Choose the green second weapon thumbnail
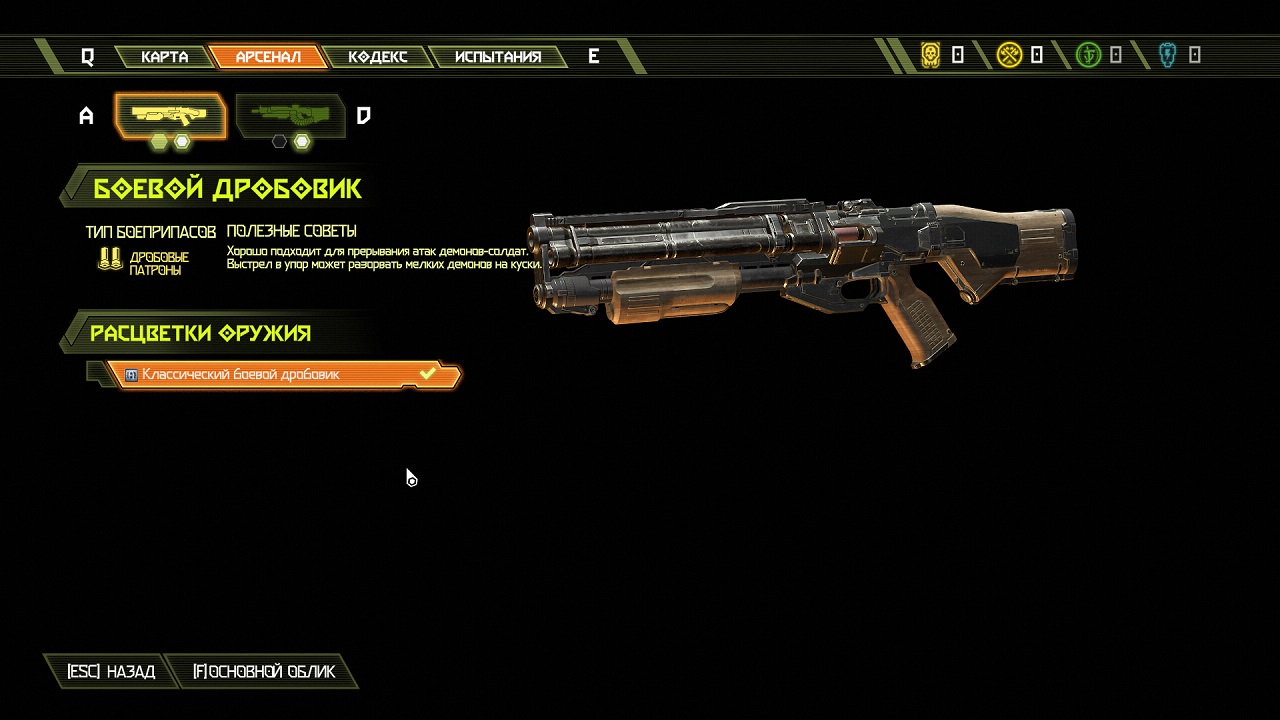Viewport: 1280px width, 720px height. pyautogui.click(x=290, y=116)
